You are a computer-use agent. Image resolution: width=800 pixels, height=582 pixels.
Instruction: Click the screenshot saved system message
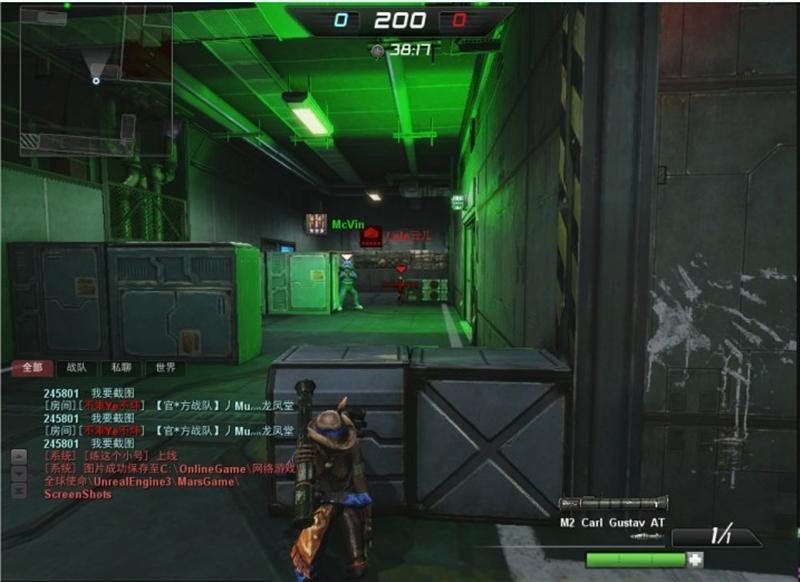click(138, 468)
